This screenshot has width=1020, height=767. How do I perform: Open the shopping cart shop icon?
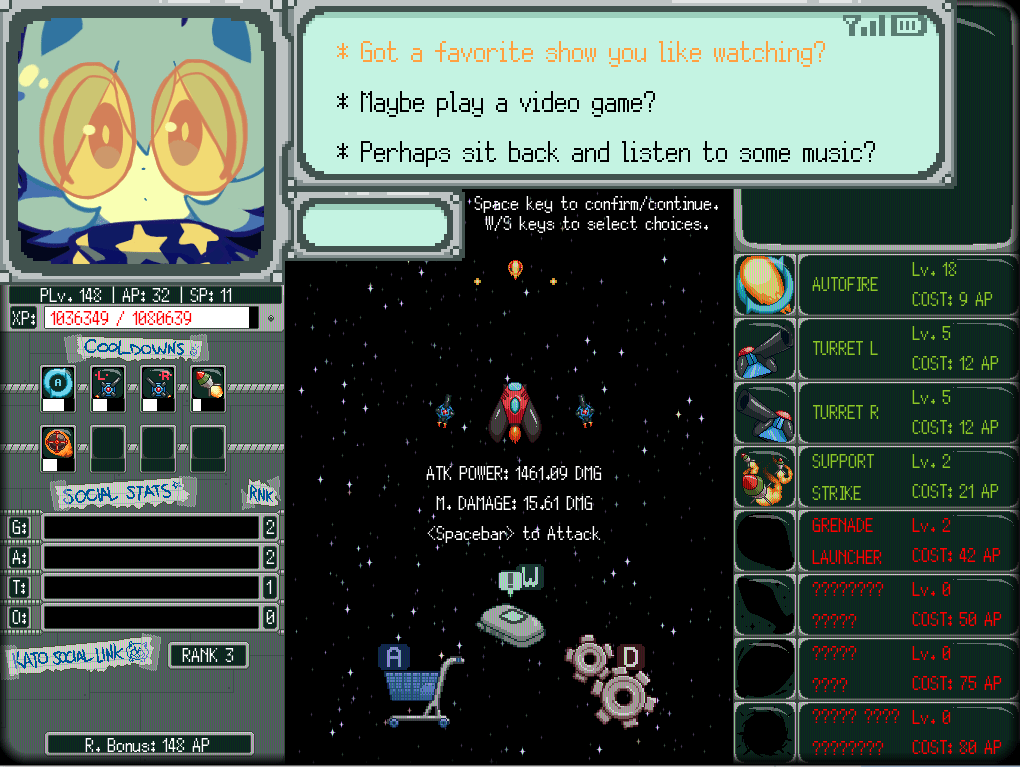pos(421,688)
